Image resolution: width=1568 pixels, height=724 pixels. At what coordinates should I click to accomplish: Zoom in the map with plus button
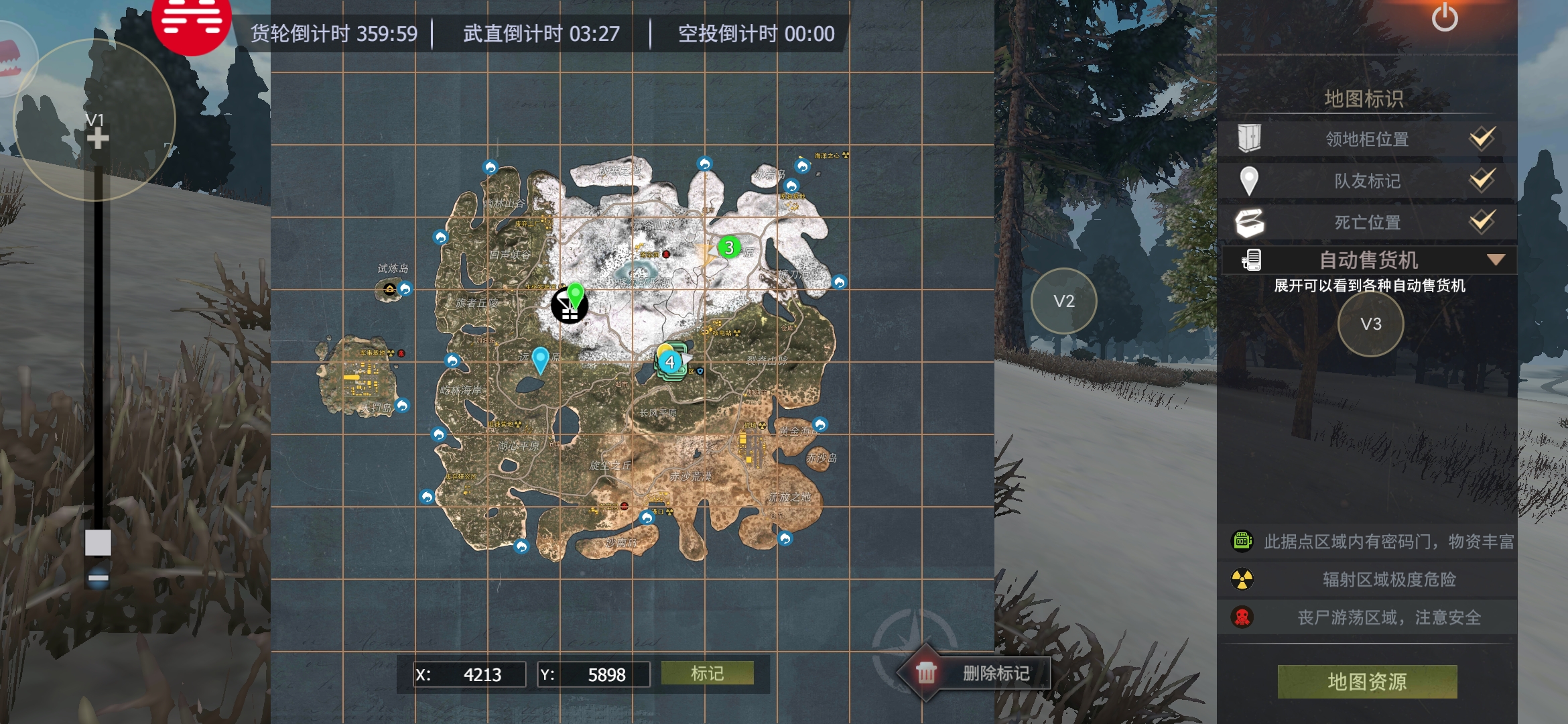[98, 139]
